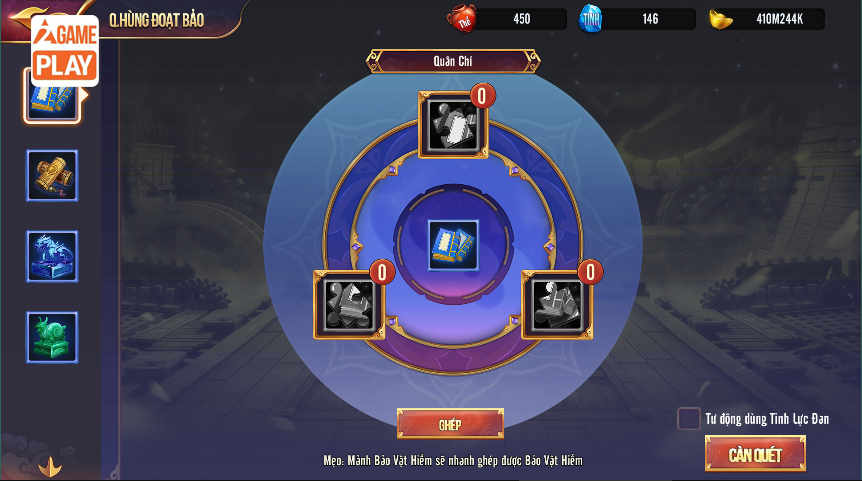Click the red Thể stamina icon
This screenshot has height=481, width=862.
tap(462, 19)
